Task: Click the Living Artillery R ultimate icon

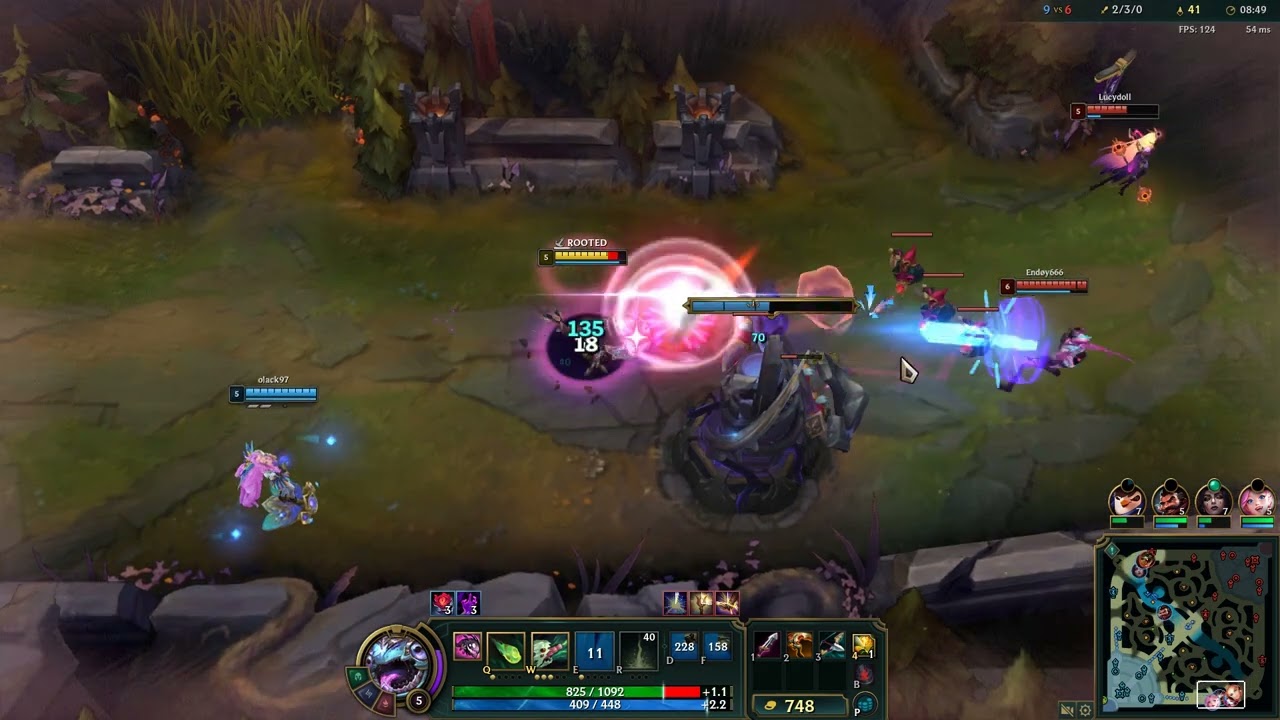Action: (638, 650)
